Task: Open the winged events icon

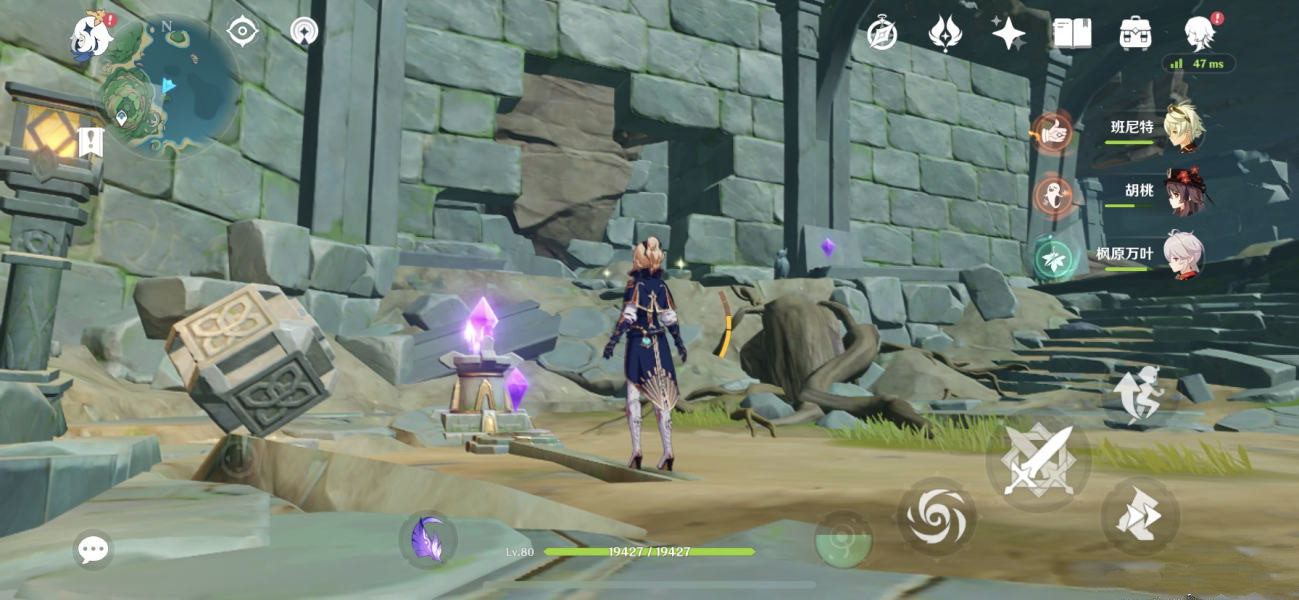Action: coord(945,34)
